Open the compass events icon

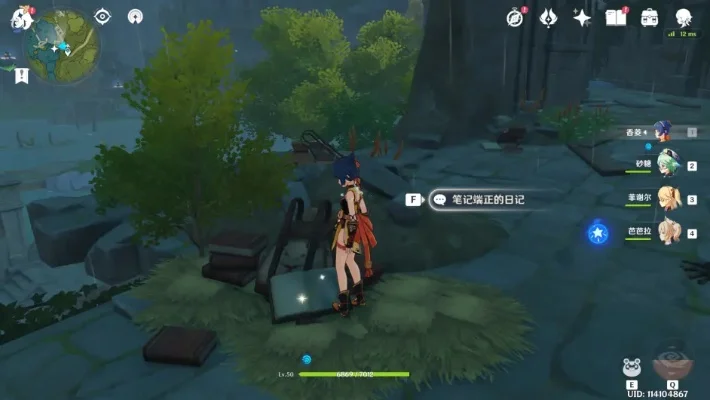tap(516, 17)
